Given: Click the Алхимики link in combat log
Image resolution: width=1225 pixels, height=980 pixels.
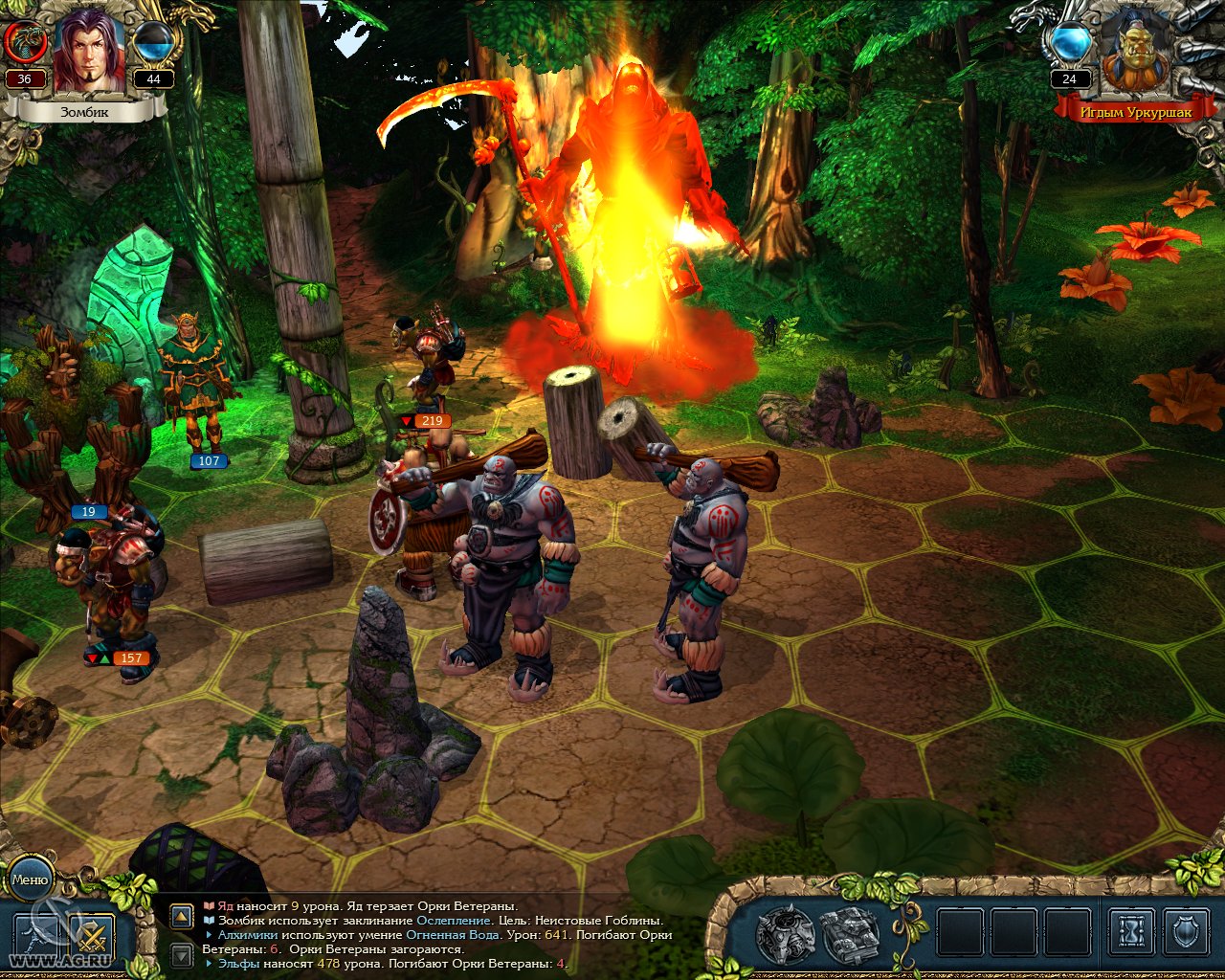Looking at the screenshot, I should (248, 934).
